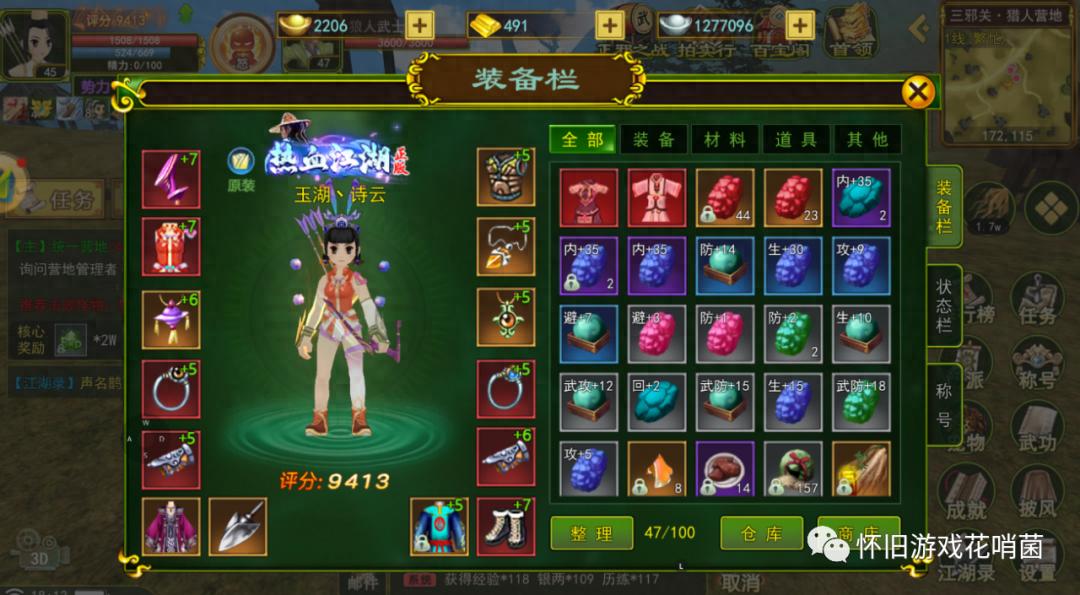Open the 仓库 warehouse

point(762,533)
